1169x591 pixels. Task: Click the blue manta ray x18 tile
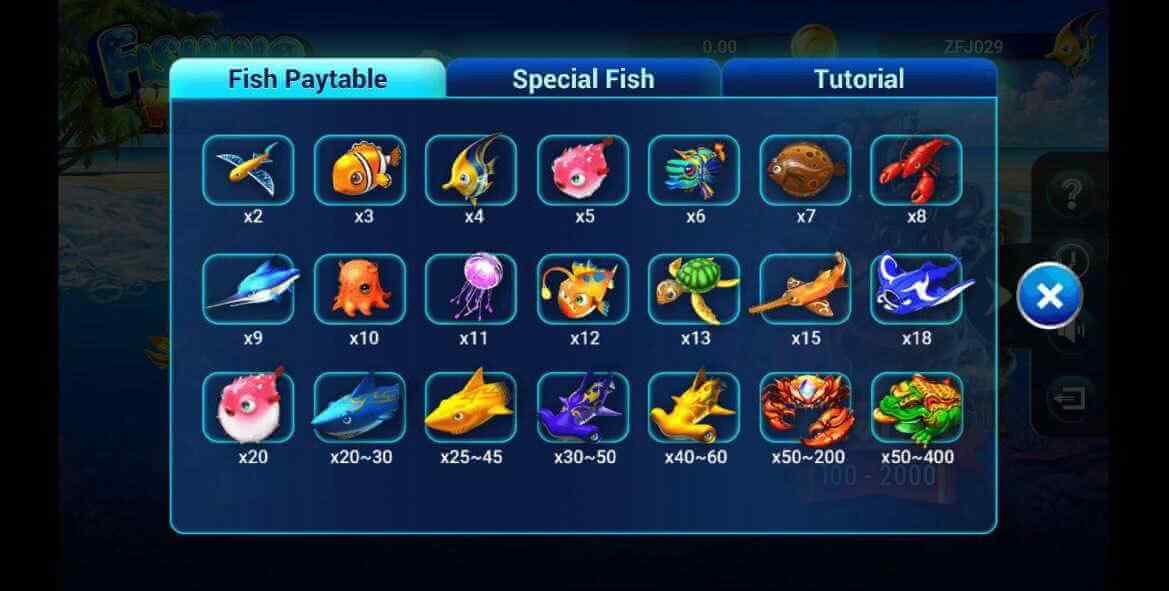click(916, 289)
